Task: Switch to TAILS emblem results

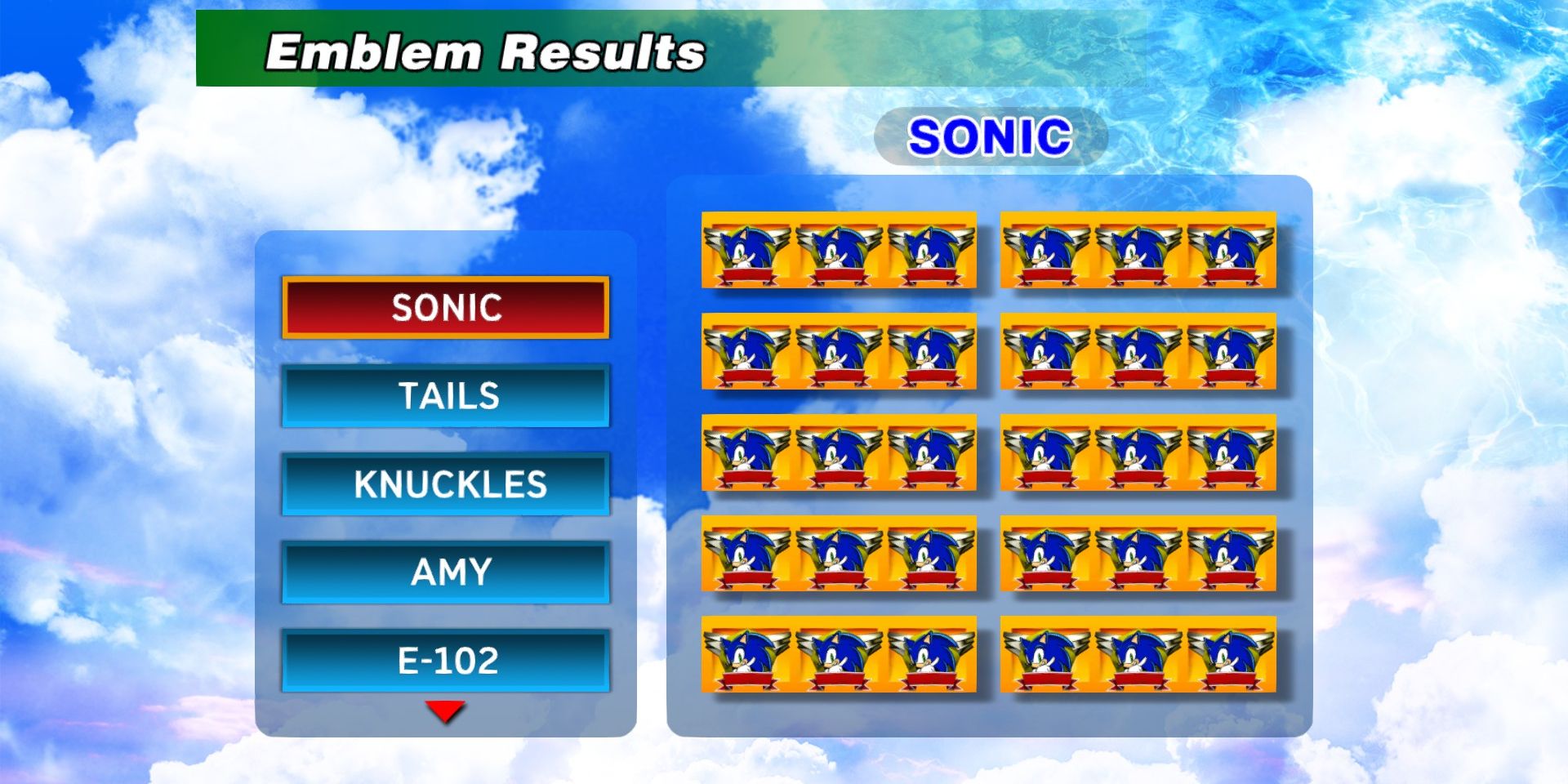Action: click(x=445, y=398)
